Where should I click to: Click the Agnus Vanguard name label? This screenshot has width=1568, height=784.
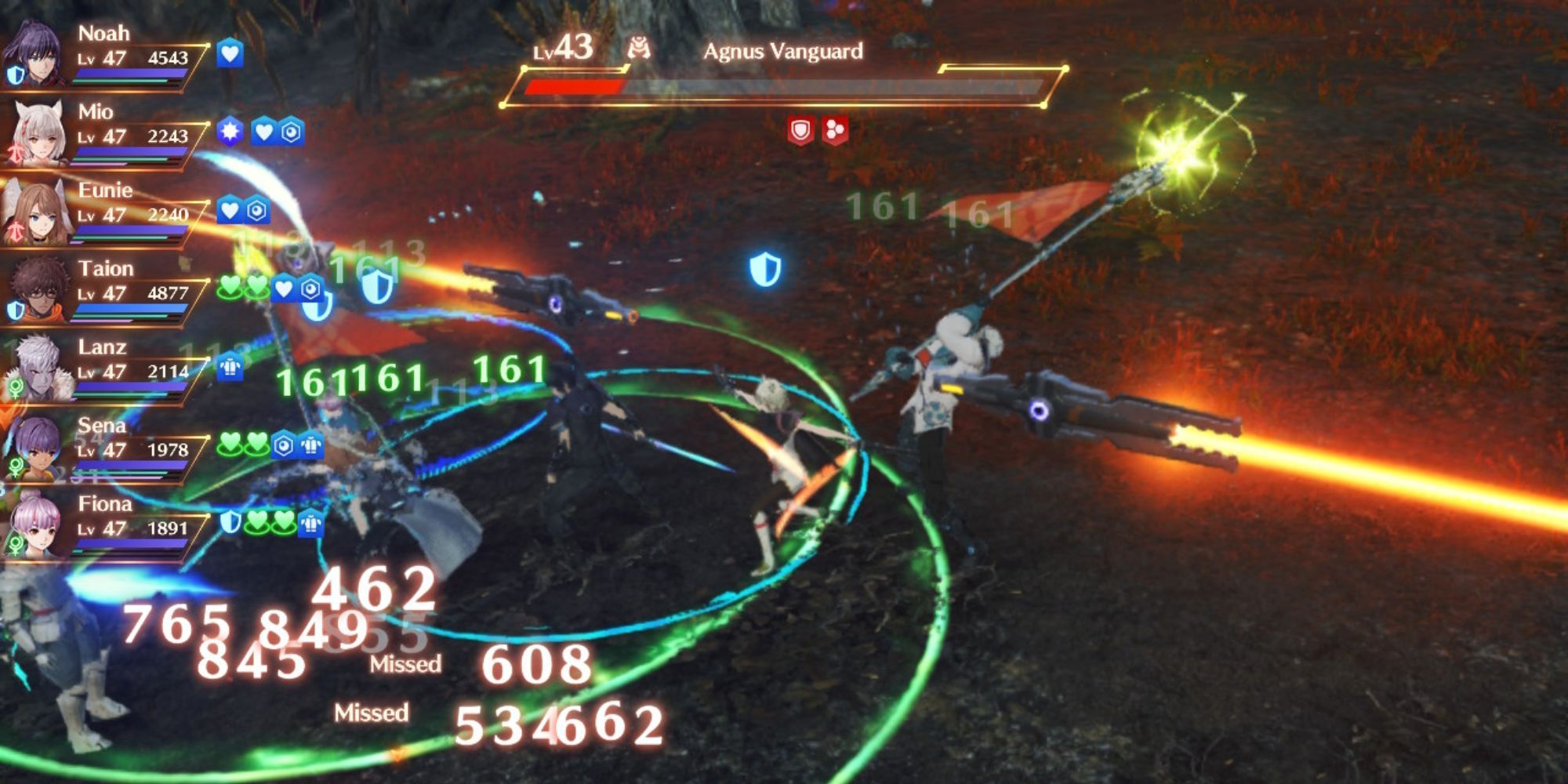coord(784,52)
